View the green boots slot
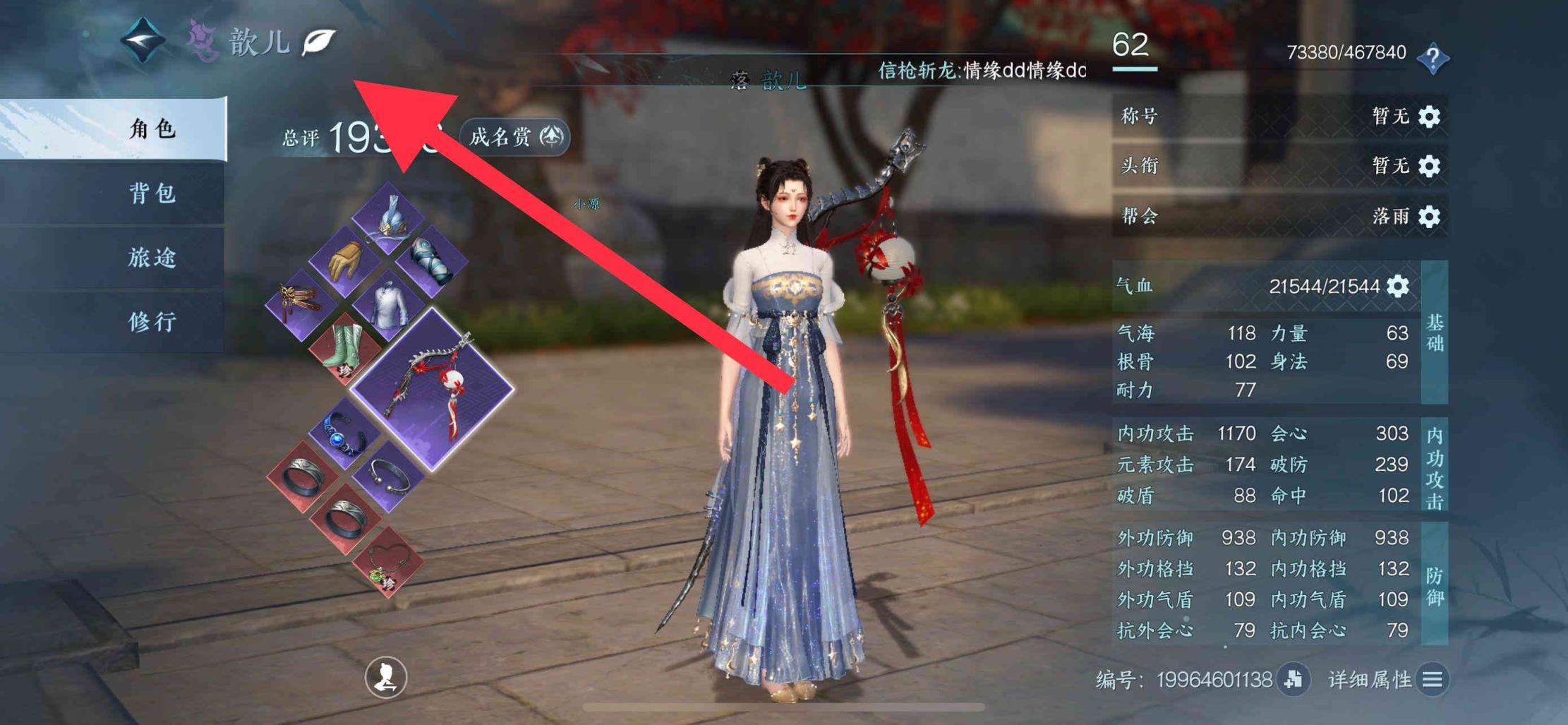The height and width of the screenshot is (725, 1568). point(345,347)
